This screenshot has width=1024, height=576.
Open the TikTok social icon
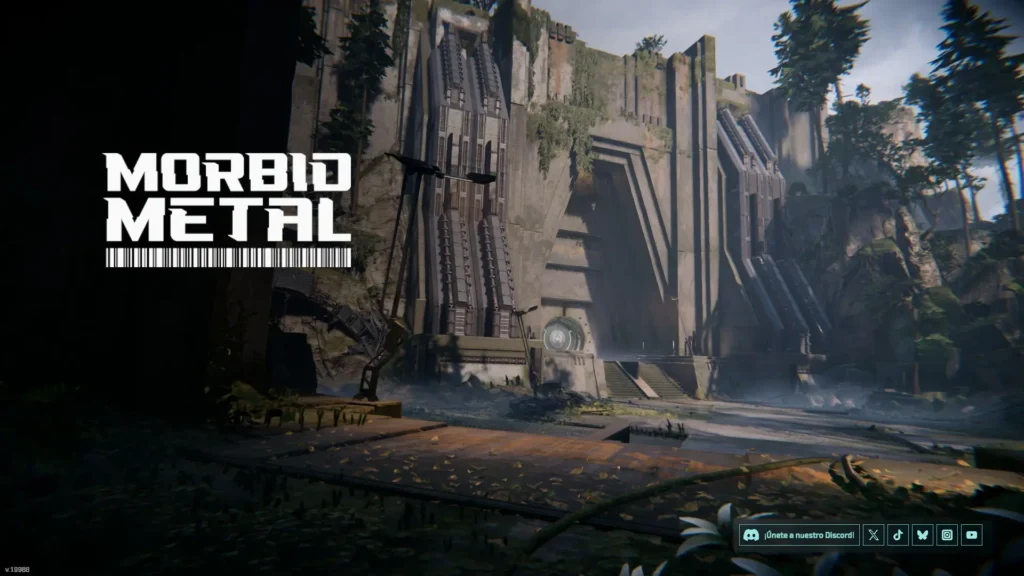point(899,535)
